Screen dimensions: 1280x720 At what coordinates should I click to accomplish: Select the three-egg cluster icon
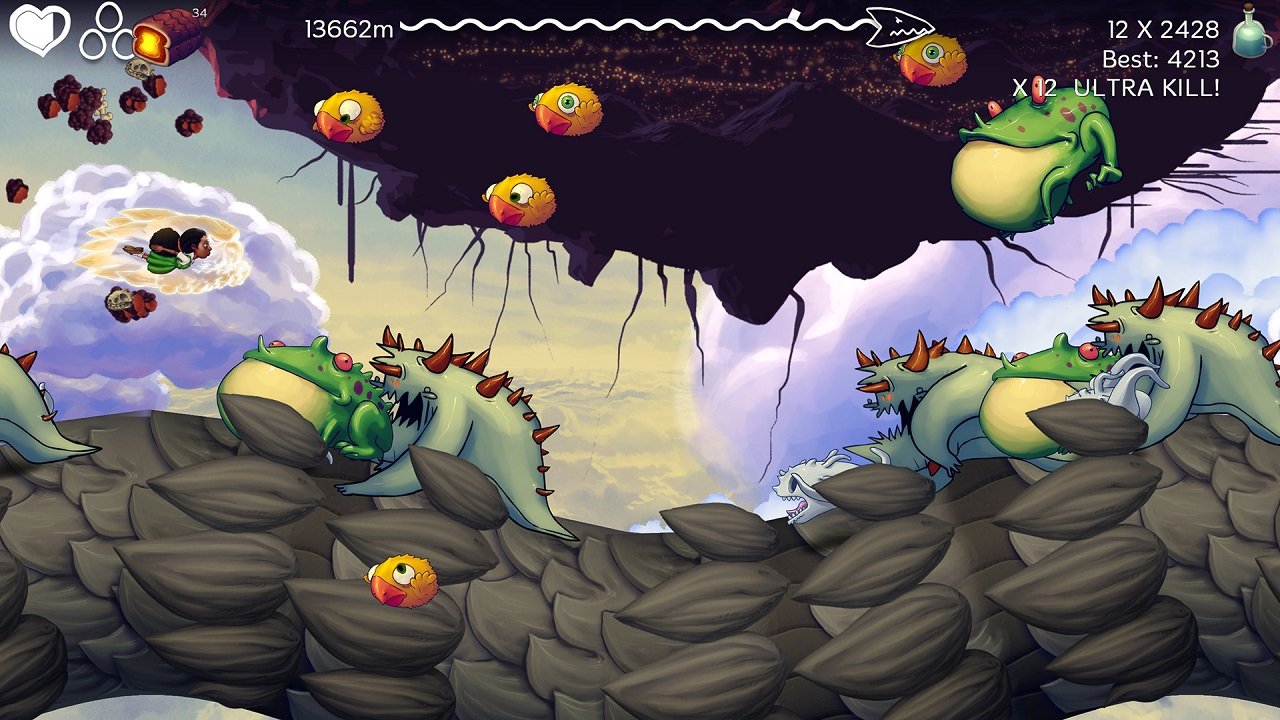pos(104,30)
